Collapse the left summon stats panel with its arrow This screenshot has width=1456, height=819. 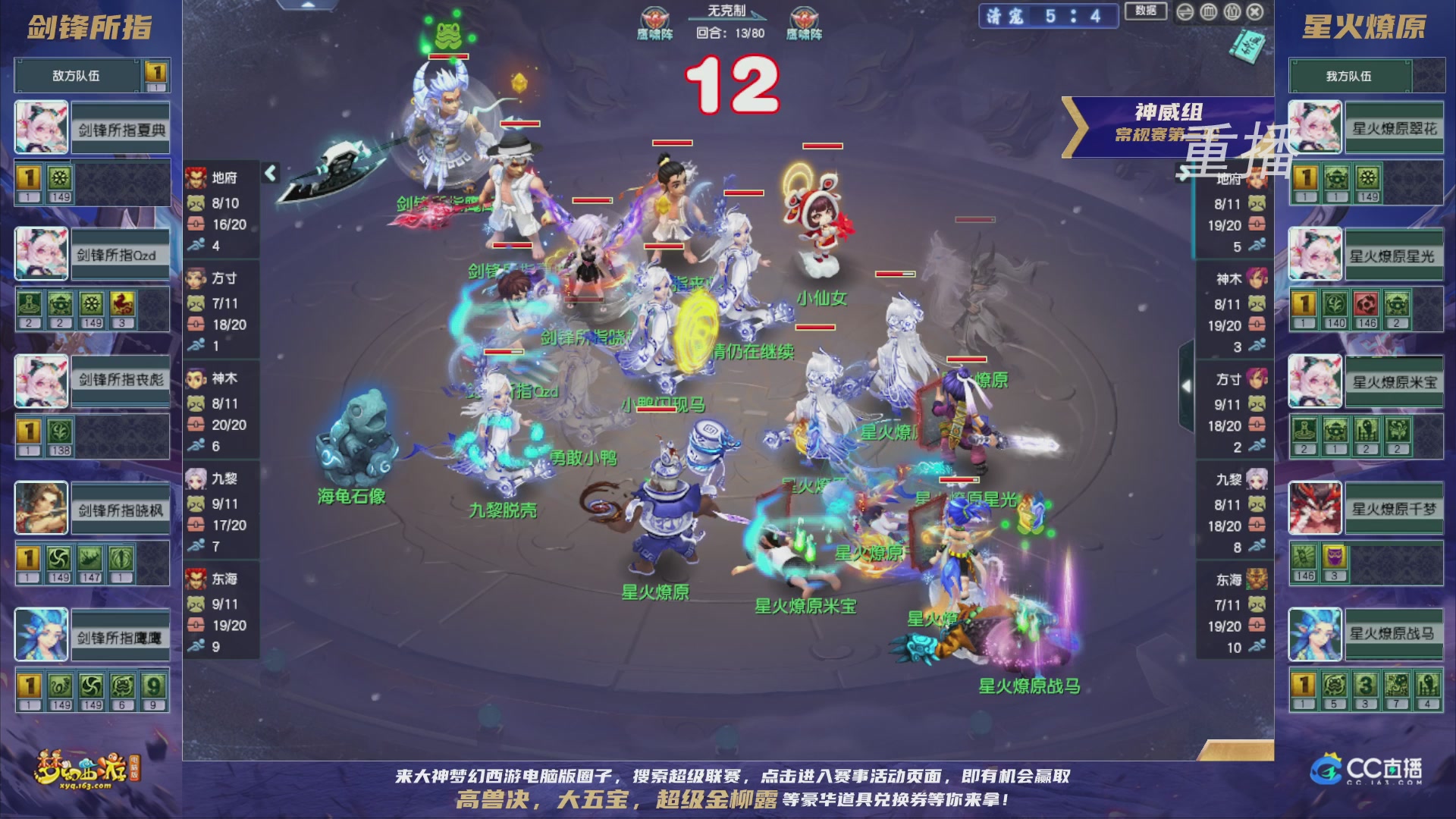coord(269,173)
